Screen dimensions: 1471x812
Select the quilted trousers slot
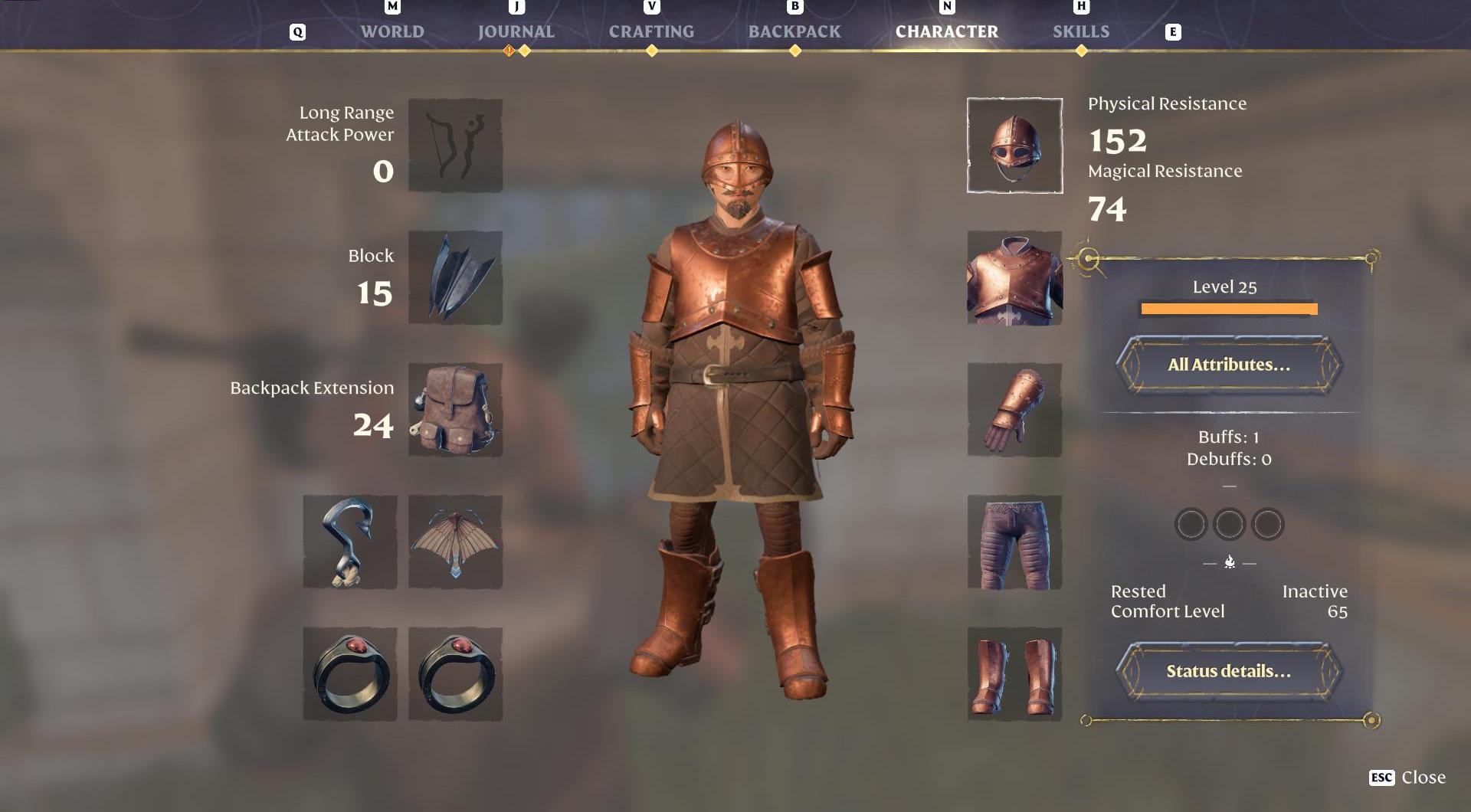coord(1014,542)
